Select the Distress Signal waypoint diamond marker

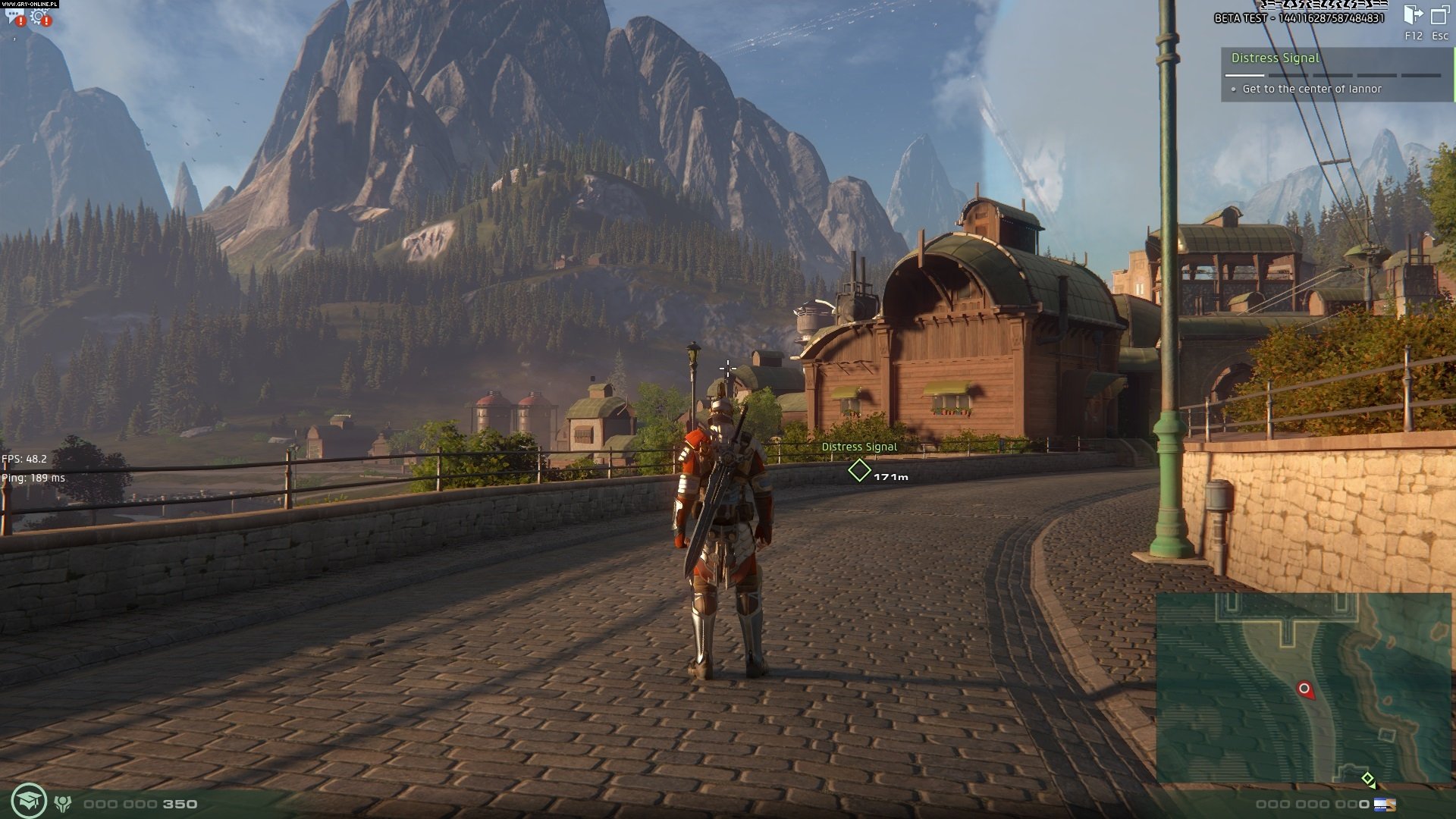click(858, 471)
